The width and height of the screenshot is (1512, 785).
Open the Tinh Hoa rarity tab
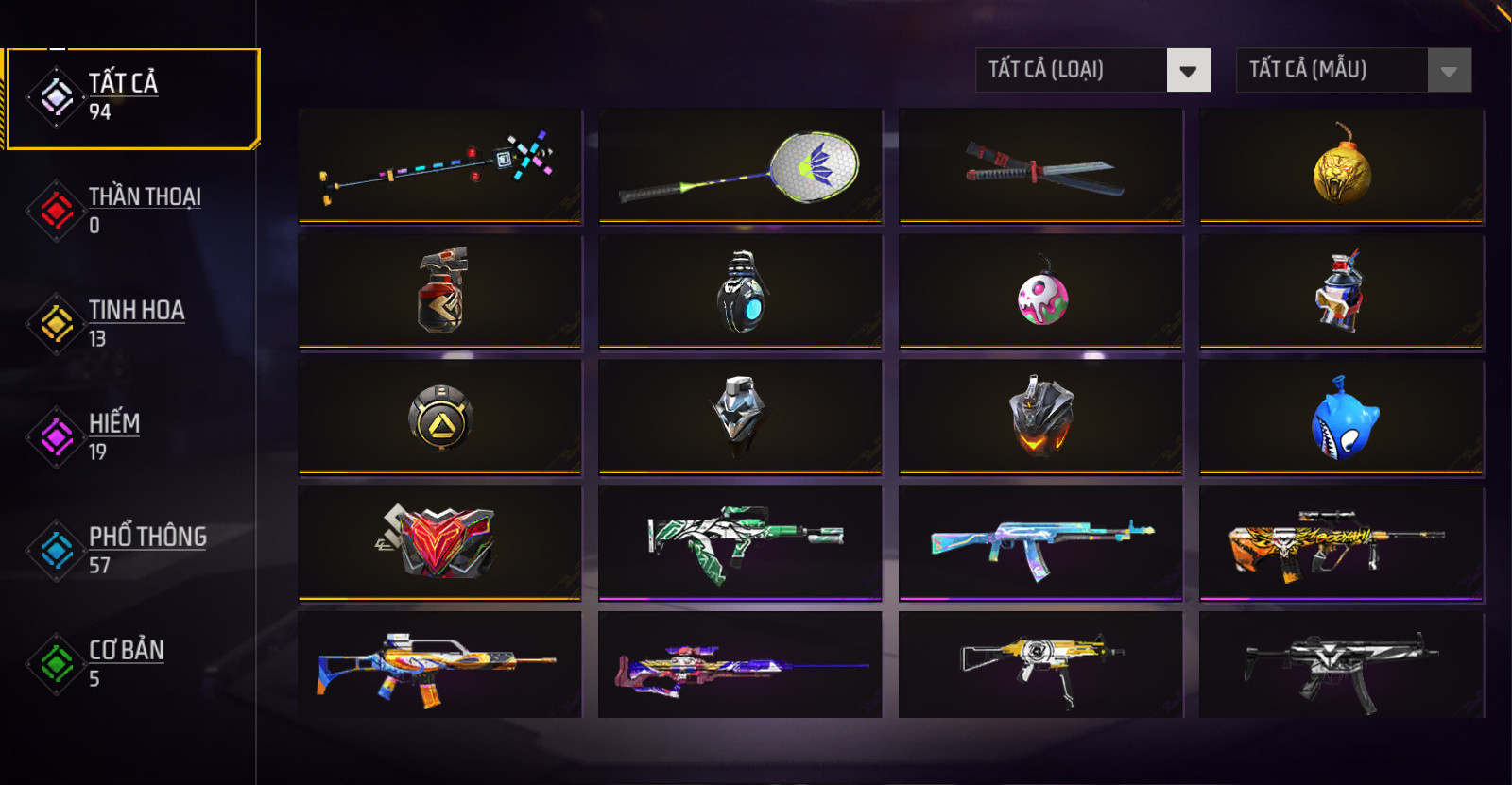(x=131, y=323)
